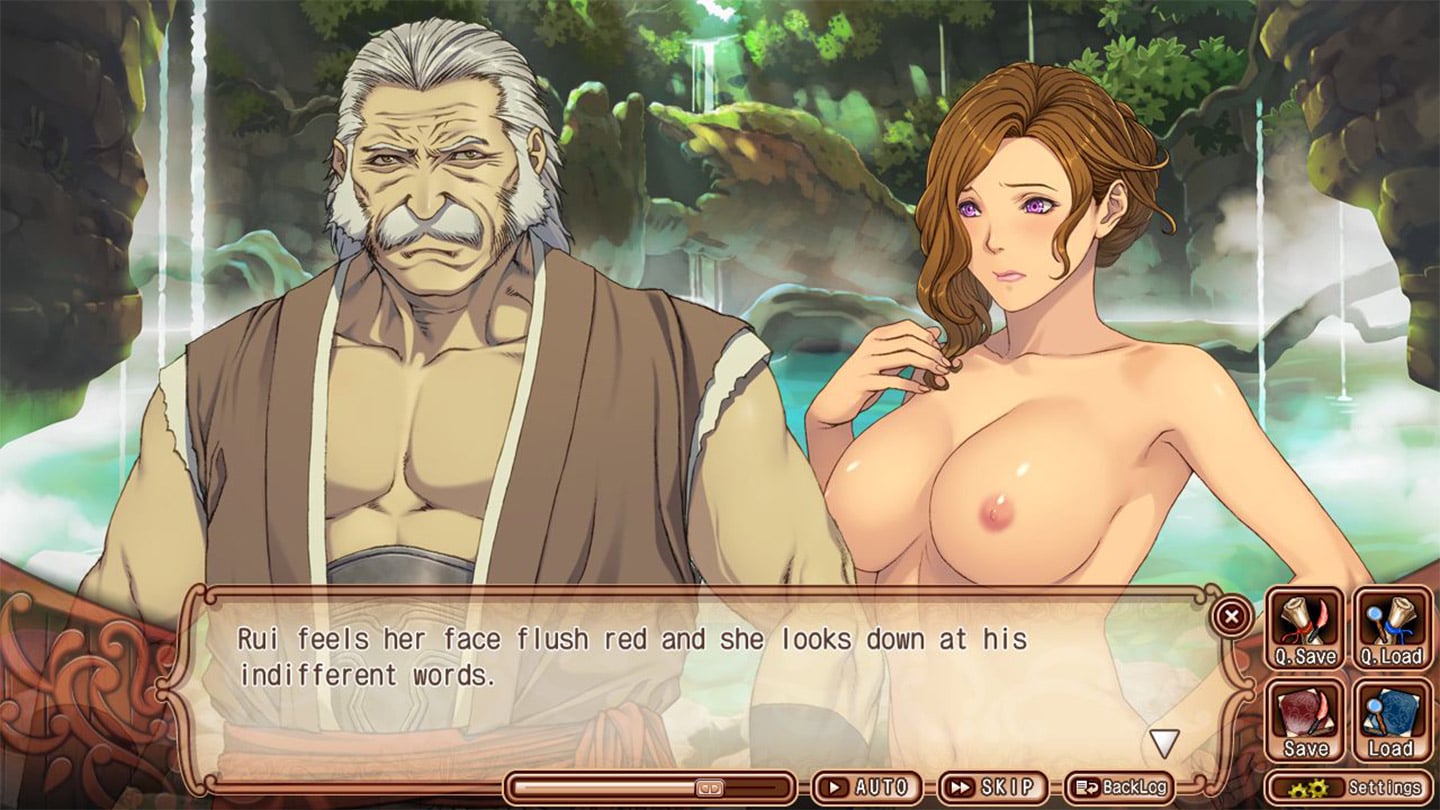Viewport: 1440px width, 810px height.
Task: Open the Q.Load quick load button
Action: (x=1391, y=628)
